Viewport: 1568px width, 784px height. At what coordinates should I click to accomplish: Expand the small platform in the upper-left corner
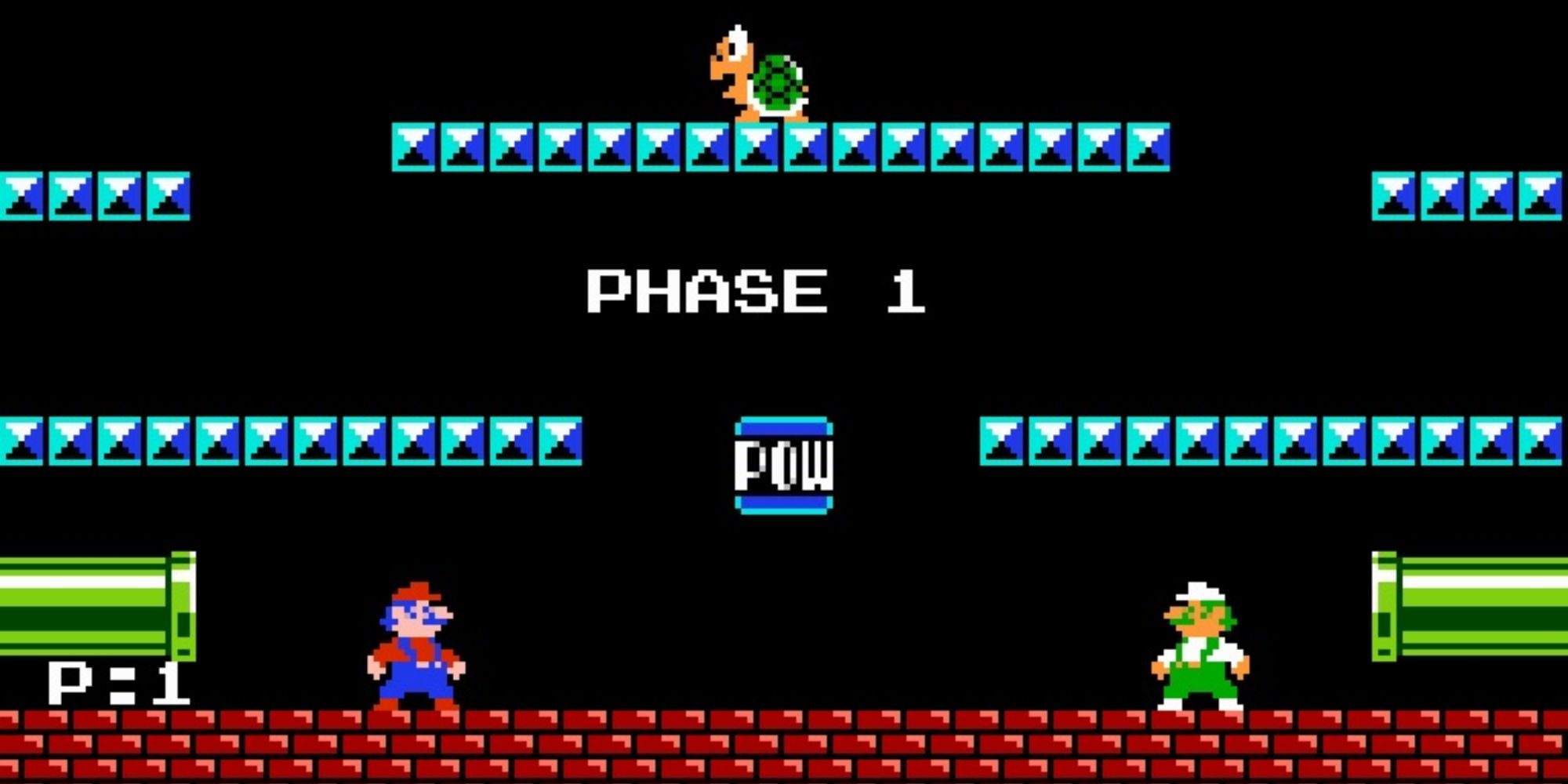coord(94,196)
